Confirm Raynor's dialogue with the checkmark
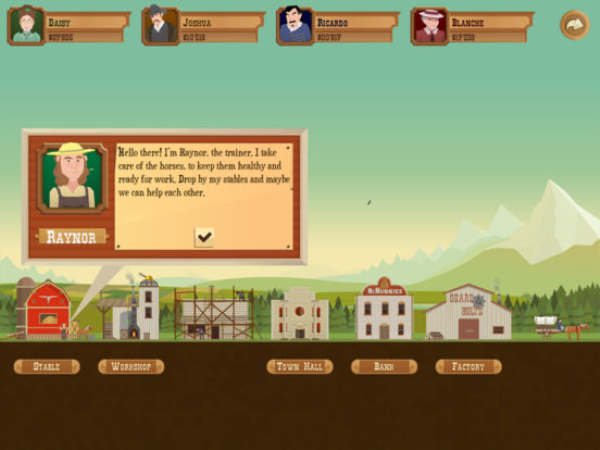The height and width of the screenshot is (450, 600). tap(204, 236)
